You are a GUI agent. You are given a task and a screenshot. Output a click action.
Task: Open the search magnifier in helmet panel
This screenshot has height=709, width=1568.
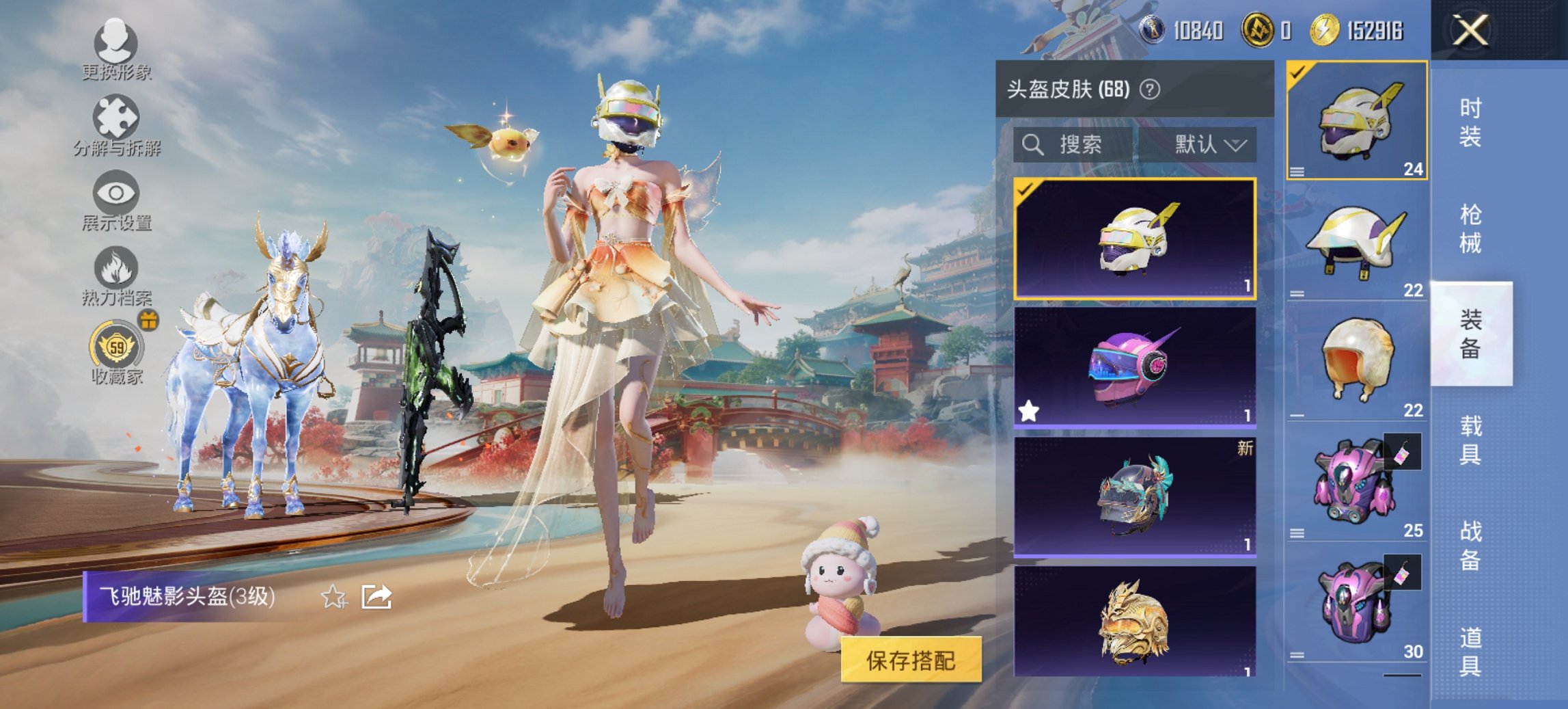point(1033,145)
